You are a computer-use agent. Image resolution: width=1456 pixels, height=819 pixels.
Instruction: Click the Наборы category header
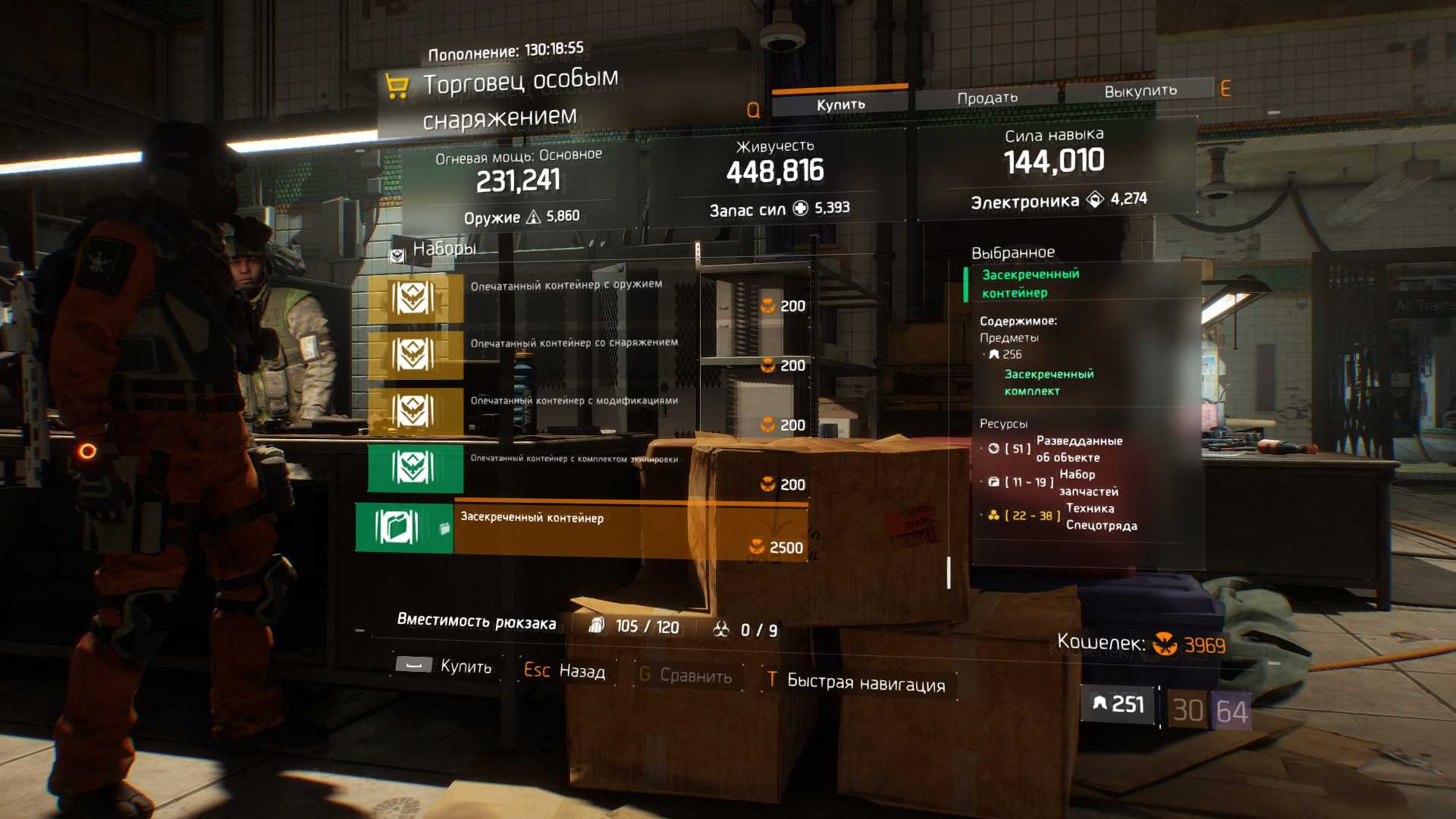click(x=444, y=249)
